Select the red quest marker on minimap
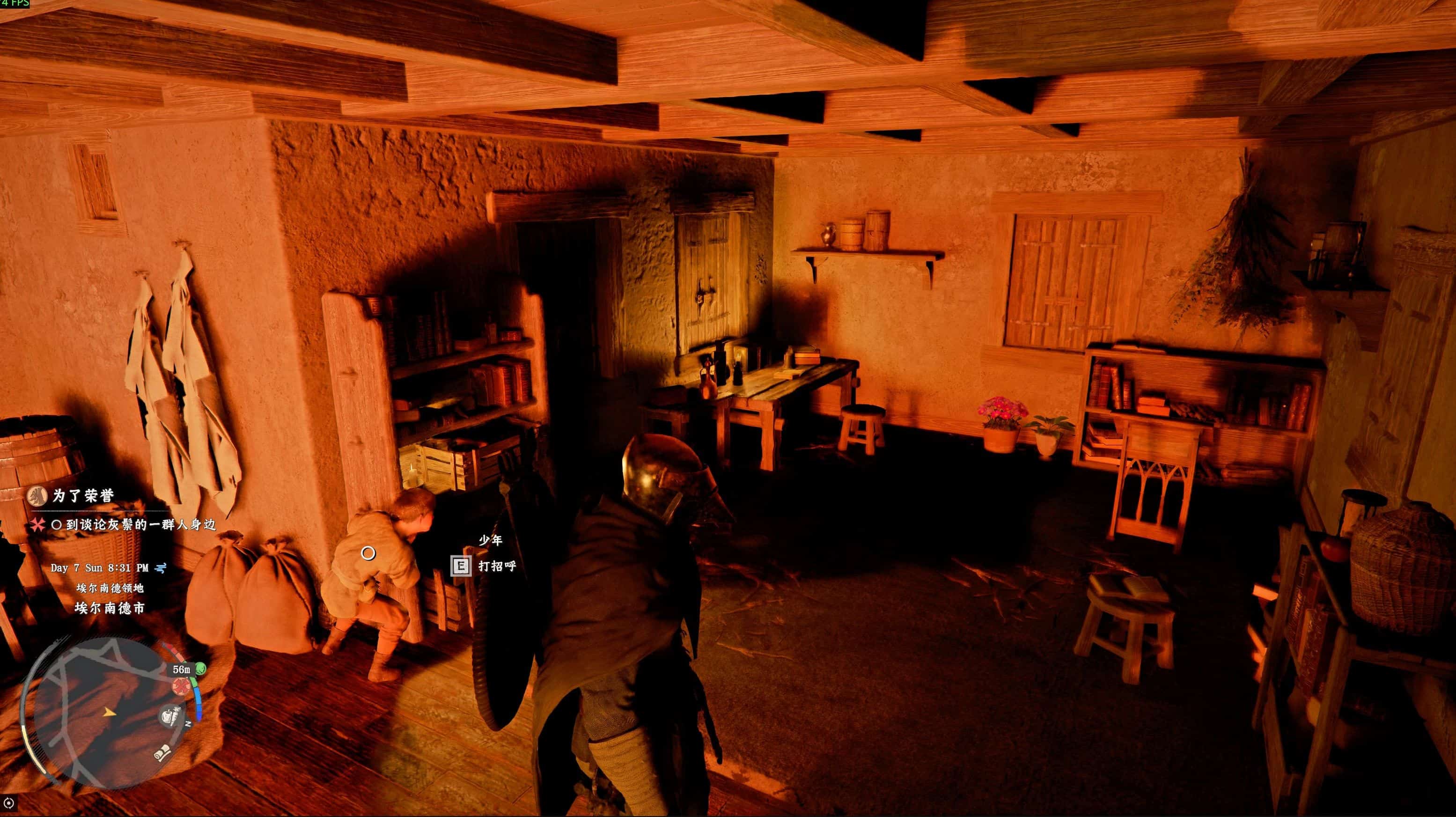Image resolution: width=1456 pixels, height=817 pixels. pos(181,687)
